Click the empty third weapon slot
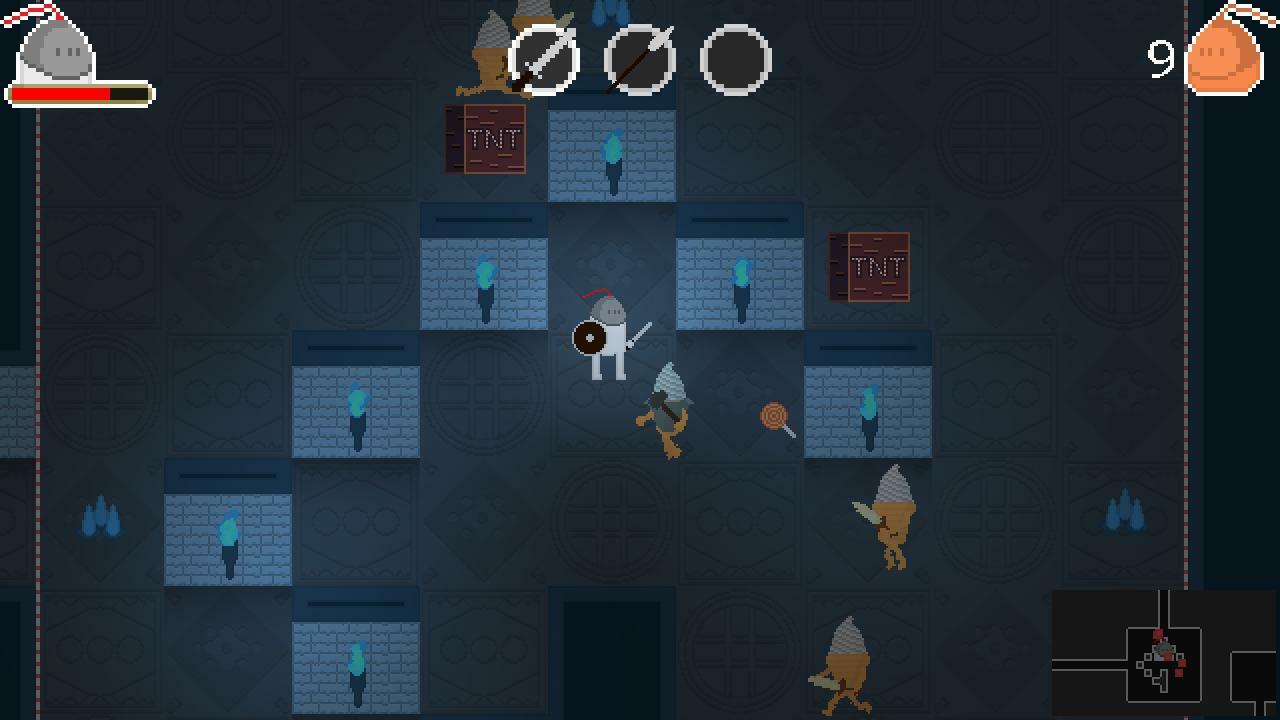This screenshot has height=720, width=1280. (738, 60)
